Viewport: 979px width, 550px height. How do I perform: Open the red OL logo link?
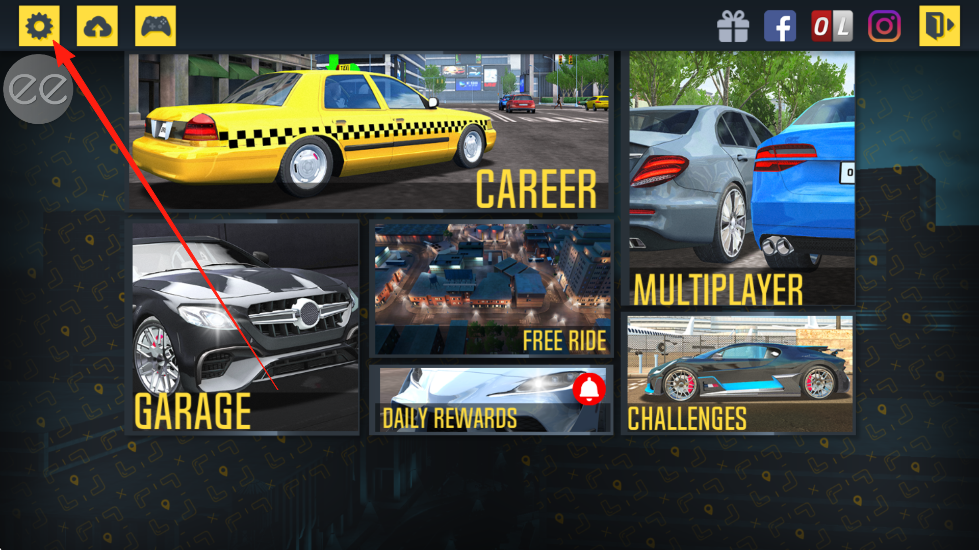coord(830,26)
